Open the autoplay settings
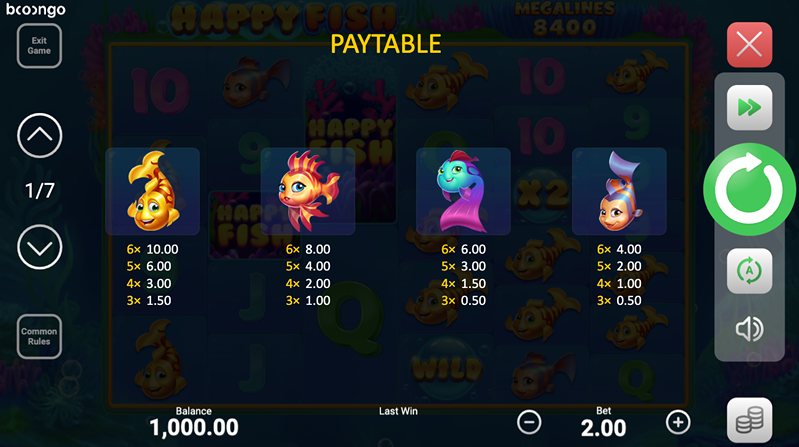 pos(749,270)
